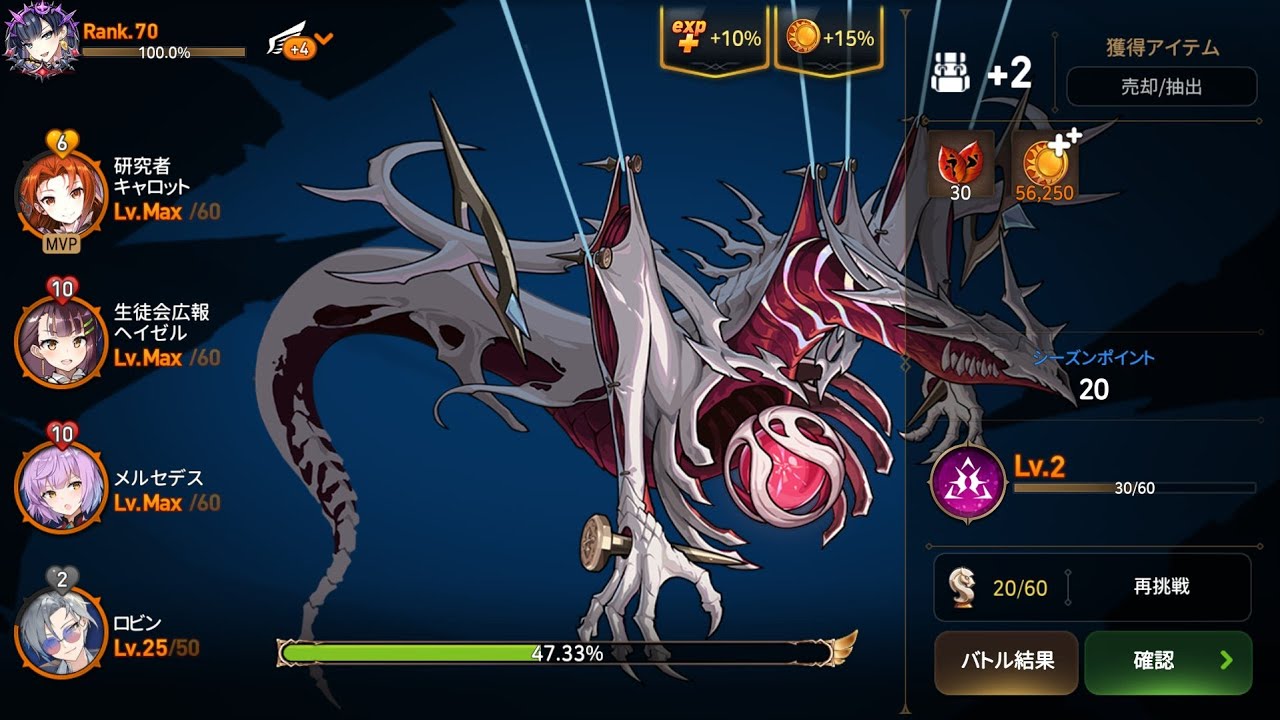Select the red 30 reward item
This screenshot has width=1280, height=720.
[x=960, y=165]
